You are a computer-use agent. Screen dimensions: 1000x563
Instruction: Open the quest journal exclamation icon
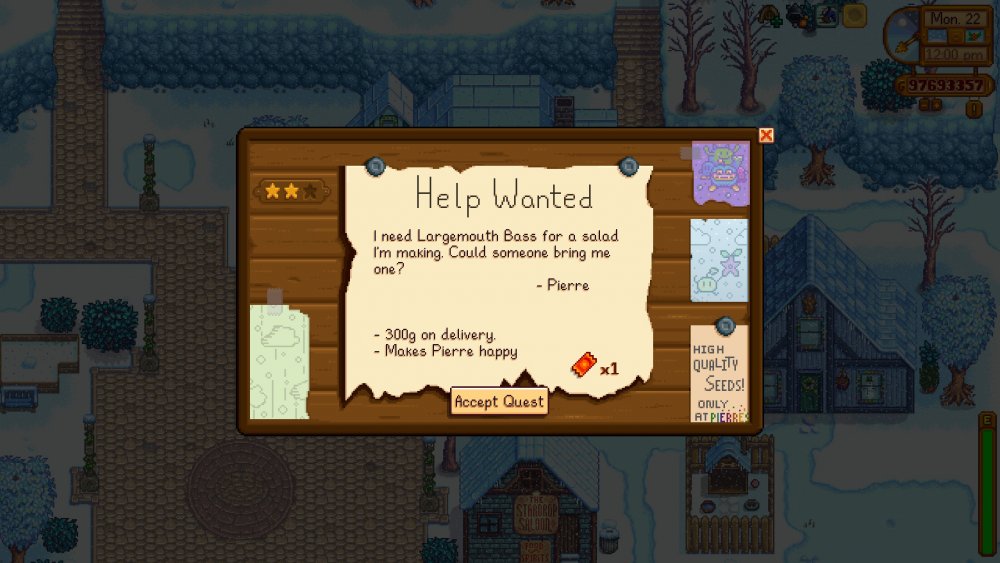(973, 110)
